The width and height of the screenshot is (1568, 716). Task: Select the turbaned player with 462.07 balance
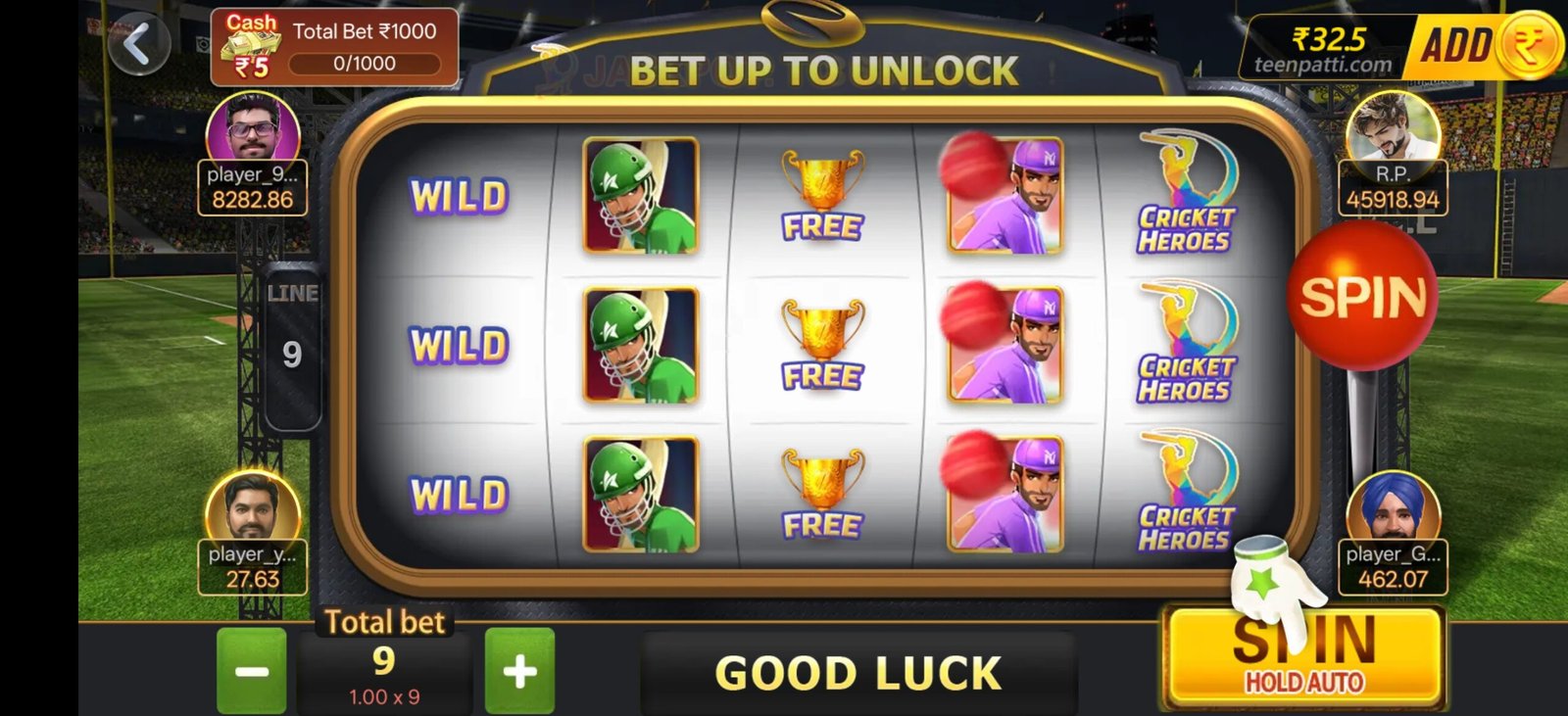coord(1393,510)
